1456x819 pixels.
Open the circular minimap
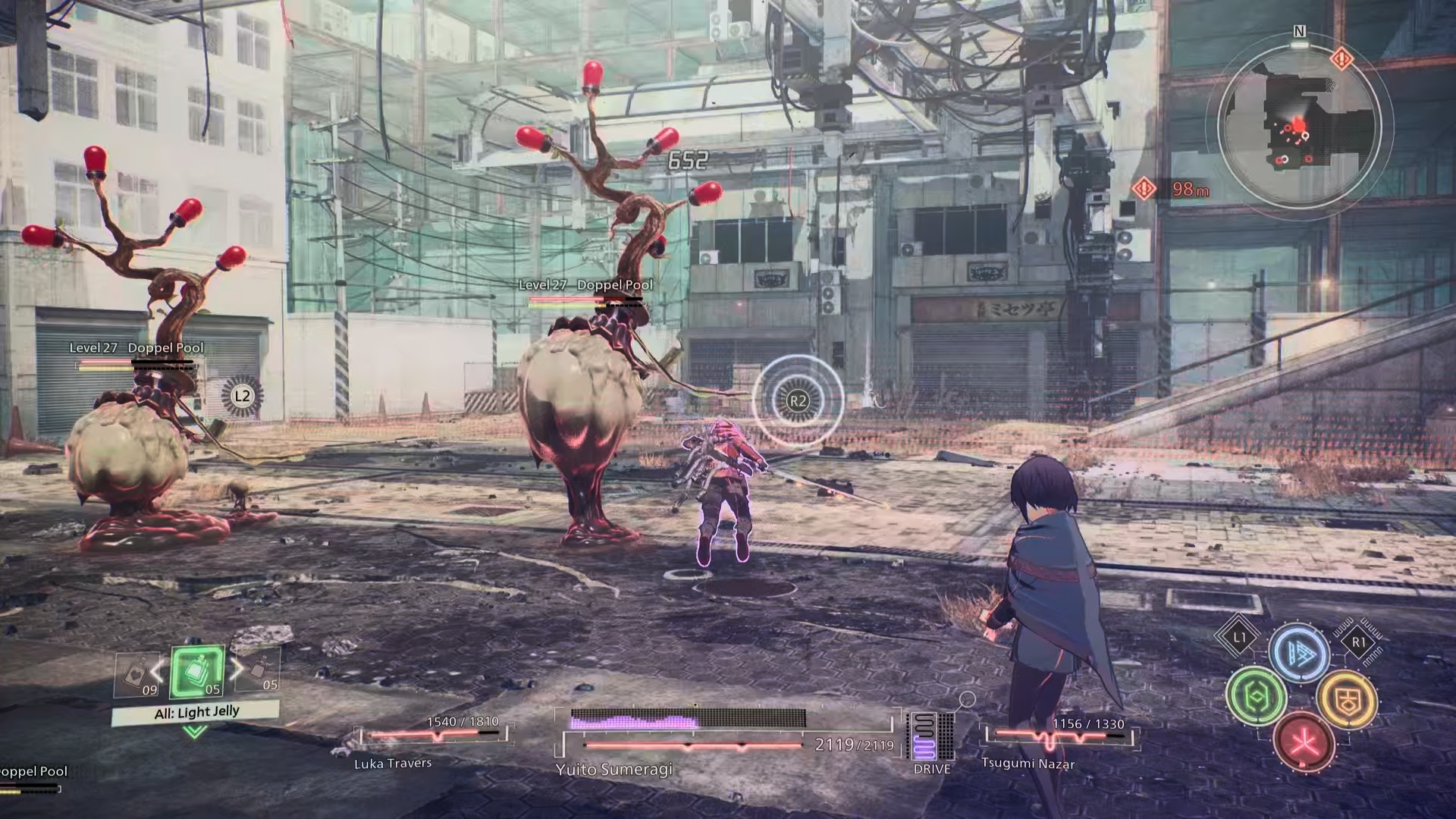pos(1299,125)
